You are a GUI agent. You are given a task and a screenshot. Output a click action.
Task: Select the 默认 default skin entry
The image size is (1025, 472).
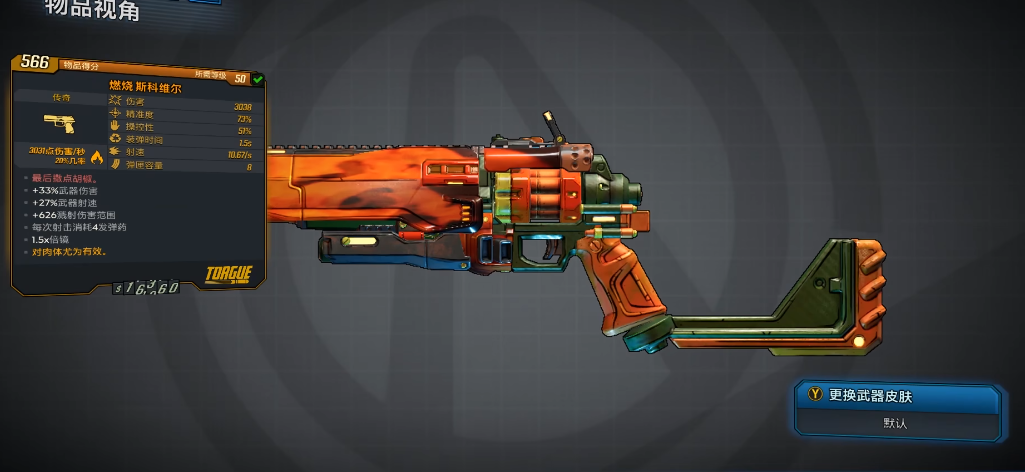[x=897, y=423]
